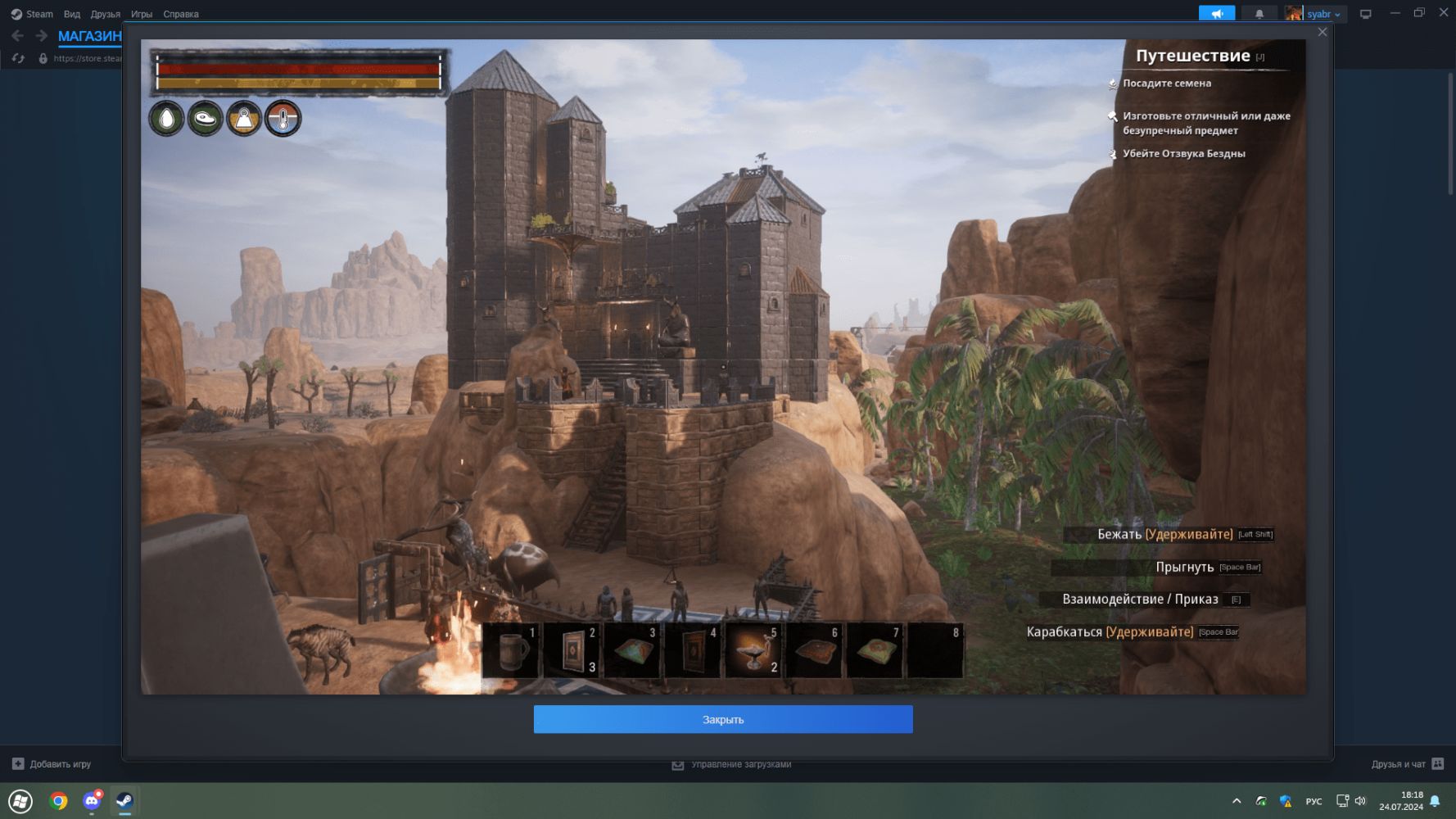Click the water drop thirst icon

coord(166,119)
